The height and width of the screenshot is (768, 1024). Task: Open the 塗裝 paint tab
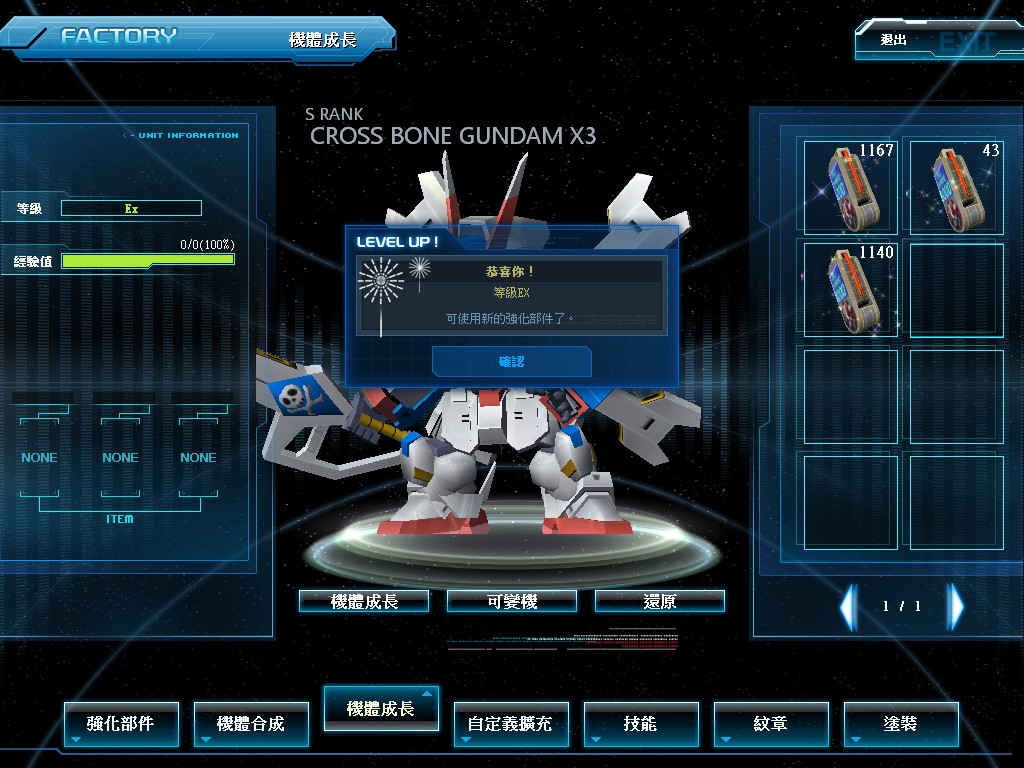click(x=901, y=723)
